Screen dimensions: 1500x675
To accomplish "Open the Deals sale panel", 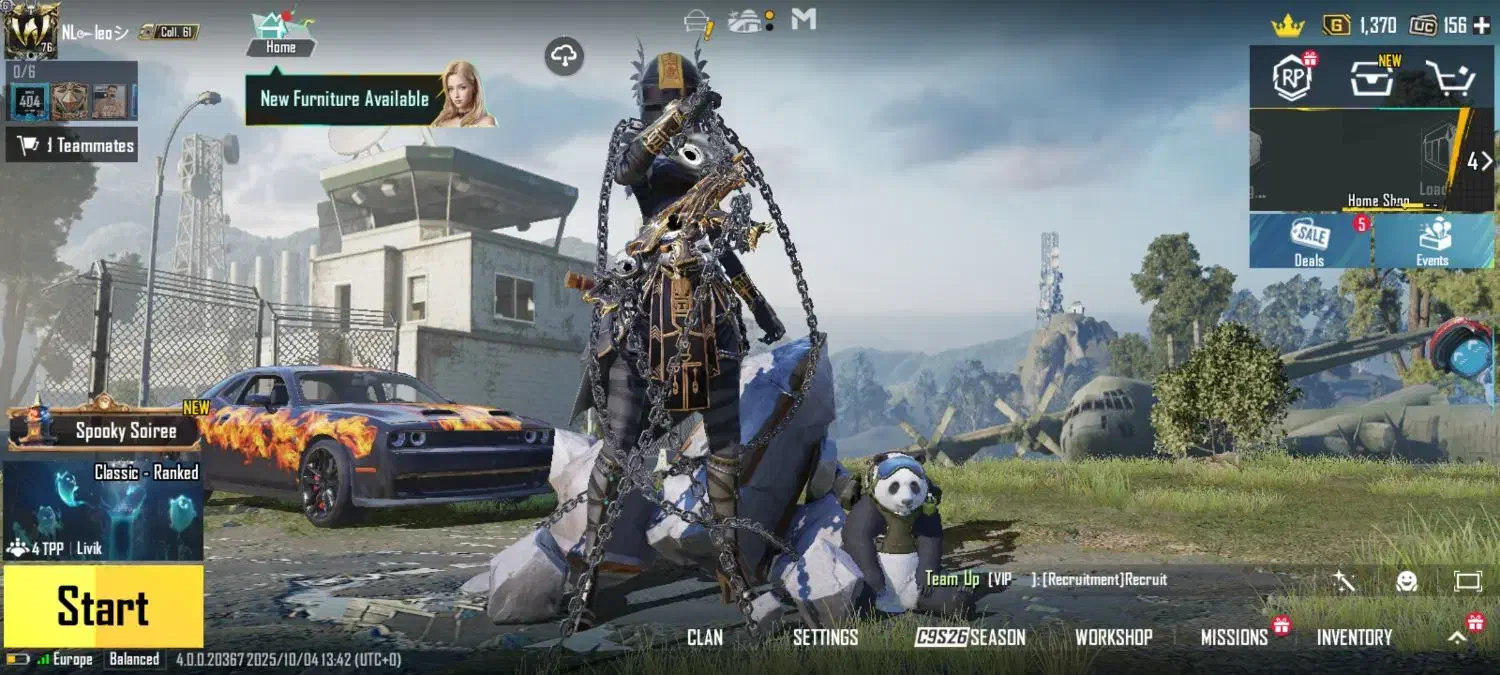I will [x=1310, y=242].
